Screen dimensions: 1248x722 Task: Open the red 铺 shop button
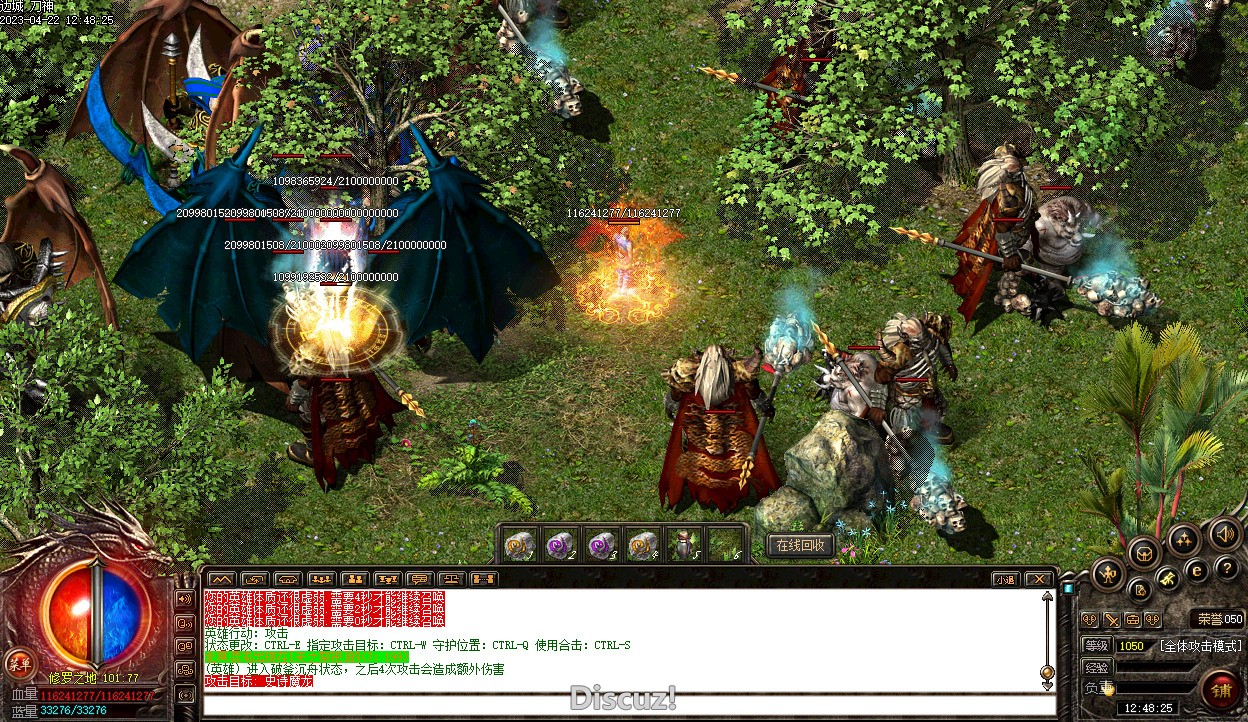pos(1221,690)
